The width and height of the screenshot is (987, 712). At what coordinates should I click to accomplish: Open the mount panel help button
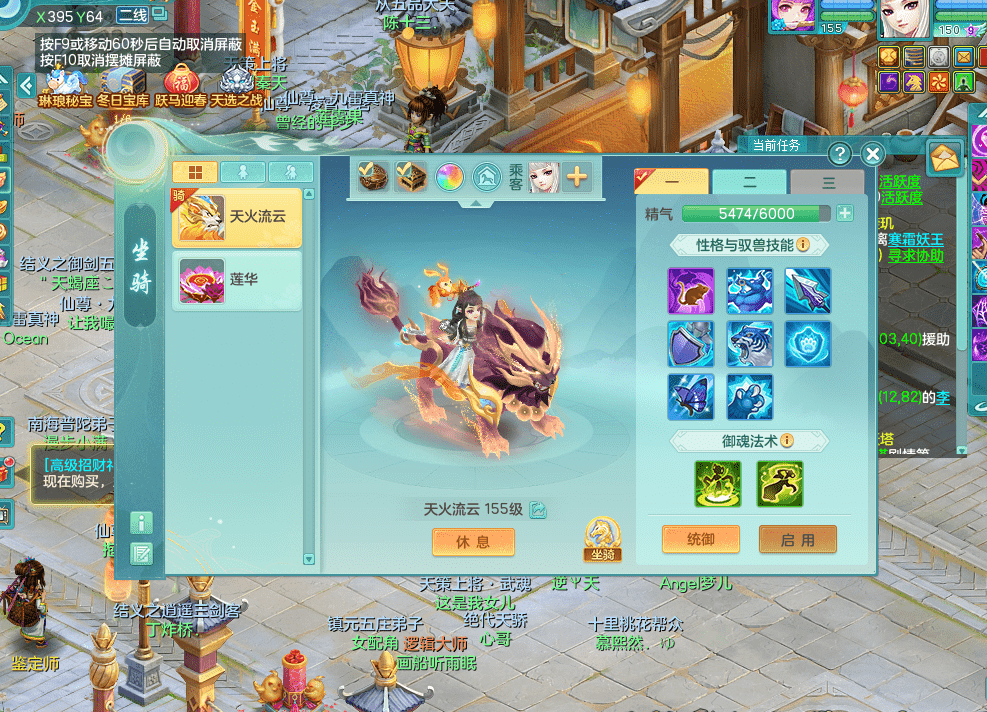840,154
